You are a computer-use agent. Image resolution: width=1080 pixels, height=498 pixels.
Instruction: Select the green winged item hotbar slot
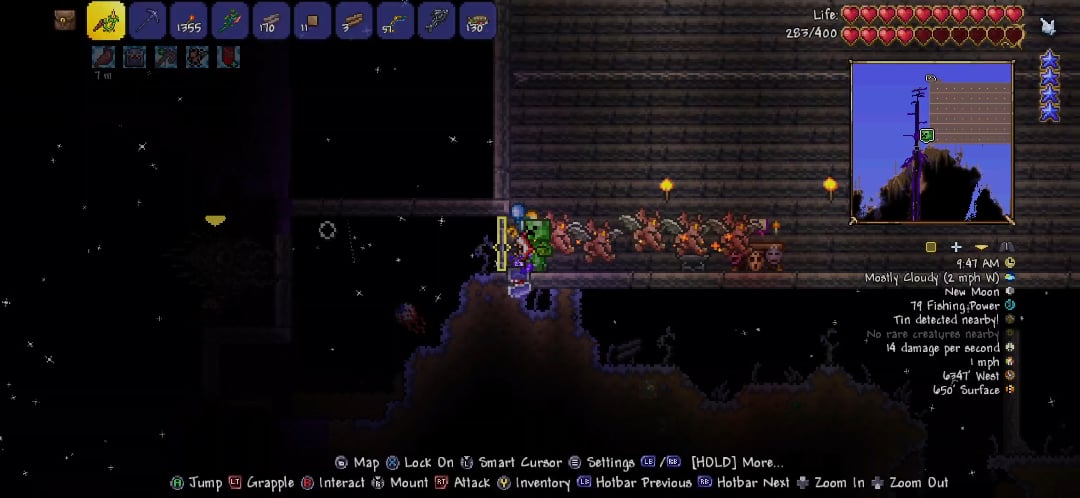point(230,20)
